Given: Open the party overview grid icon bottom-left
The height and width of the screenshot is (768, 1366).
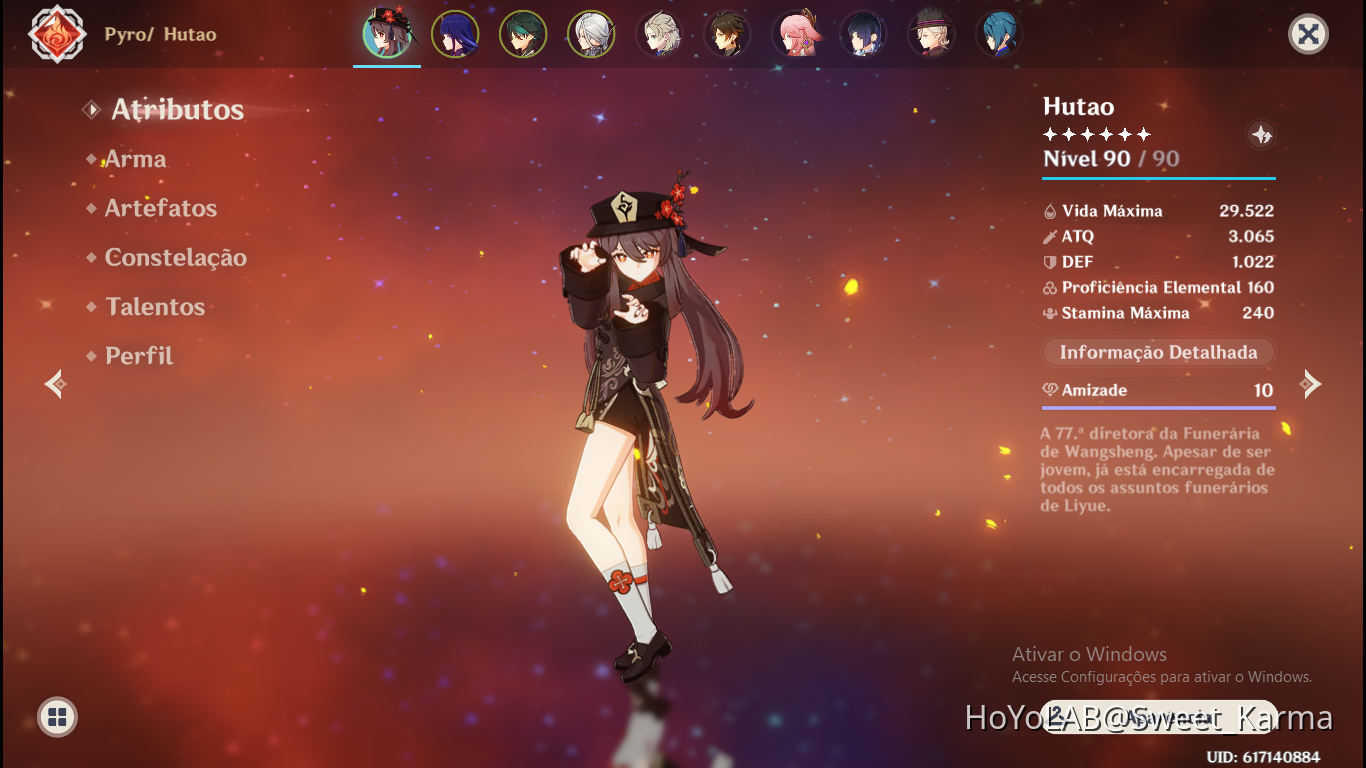Looking at the screenshot, I should (x=57, y=717).
